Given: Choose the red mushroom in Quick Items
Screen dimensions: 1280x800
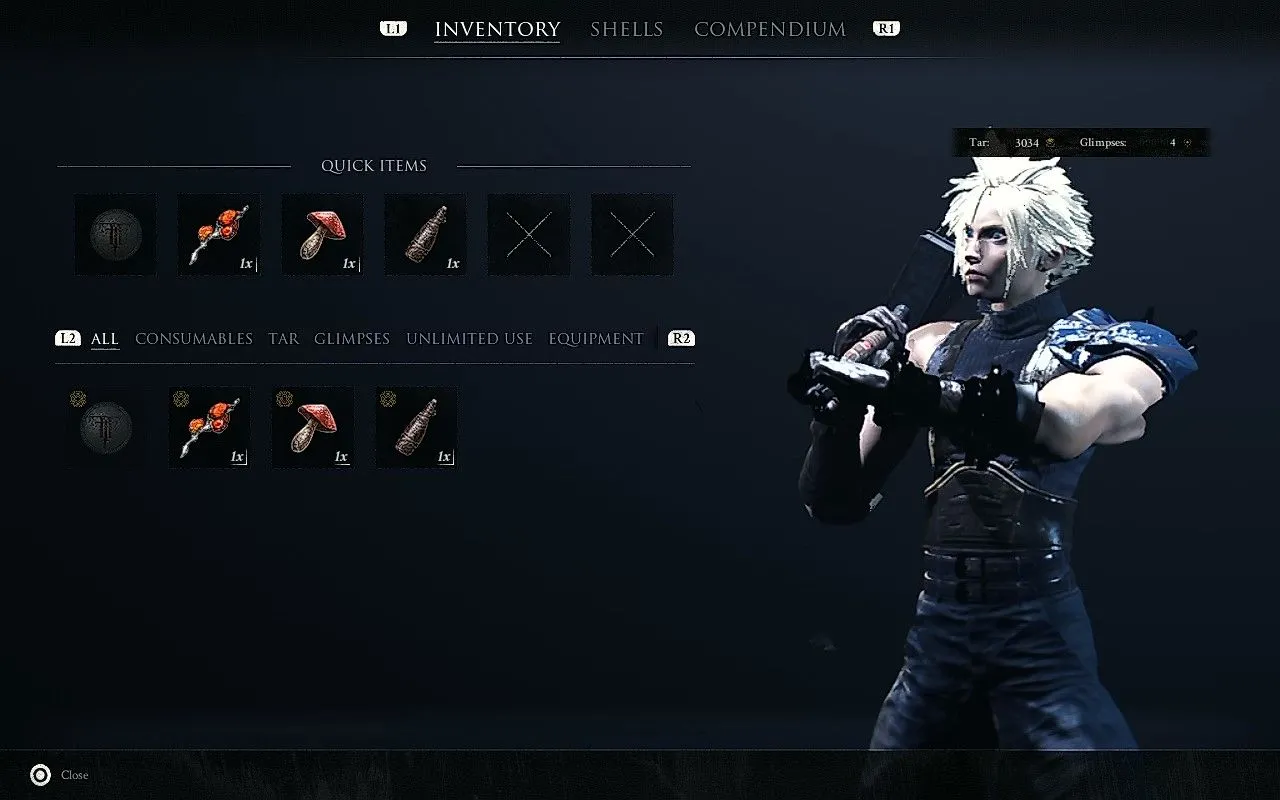Looking at the screenshot, I should [x=322, y=235].
